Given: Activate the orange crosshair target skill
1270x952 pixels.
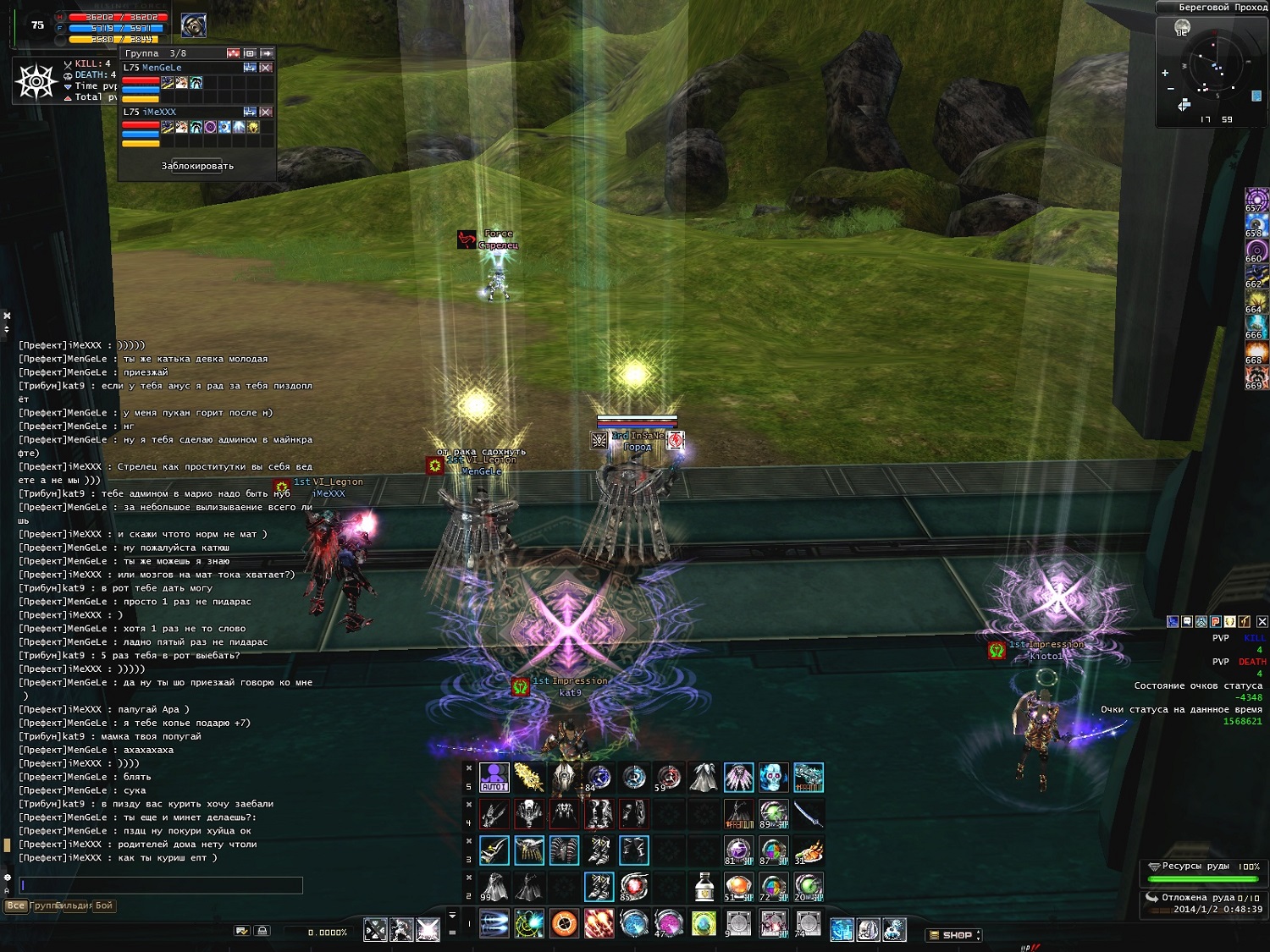Looking at the screenshot, I should [564, 923].
